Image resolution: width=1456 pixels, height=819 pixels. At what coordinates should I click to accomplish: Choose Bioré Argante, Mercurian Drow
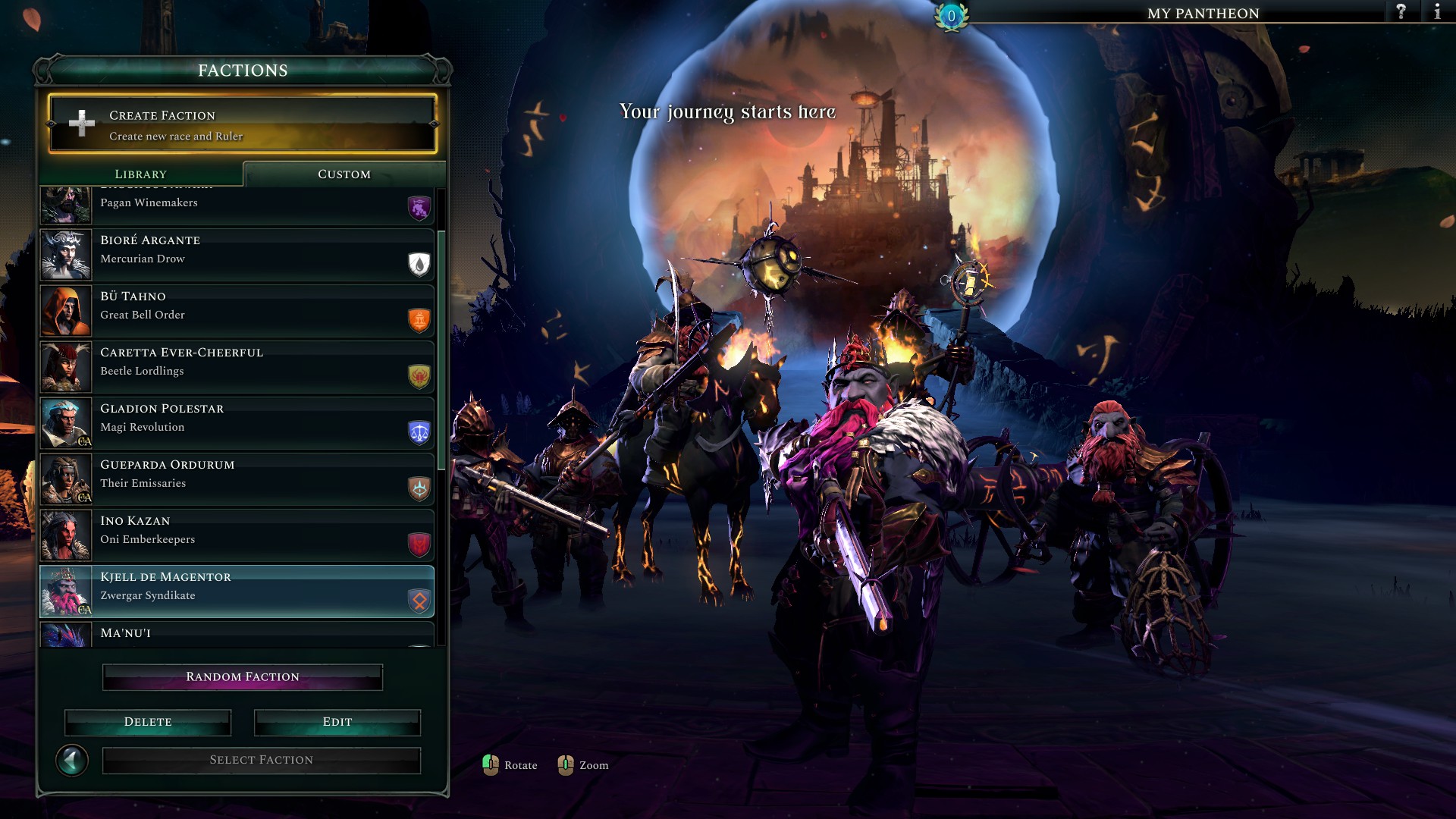click(237, 255)
